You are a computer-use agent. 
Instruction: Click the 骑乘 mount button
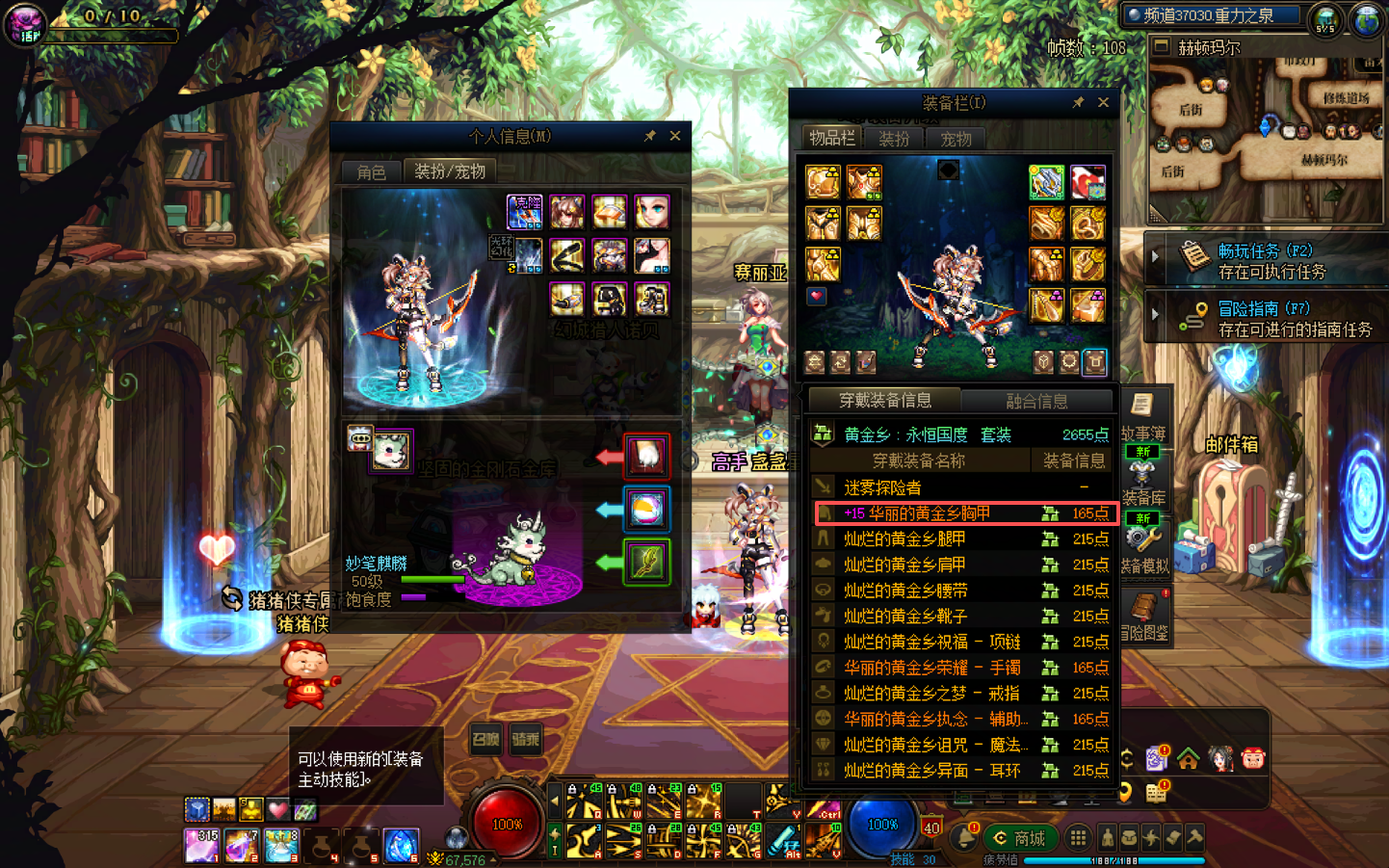[x=526, y=740]
